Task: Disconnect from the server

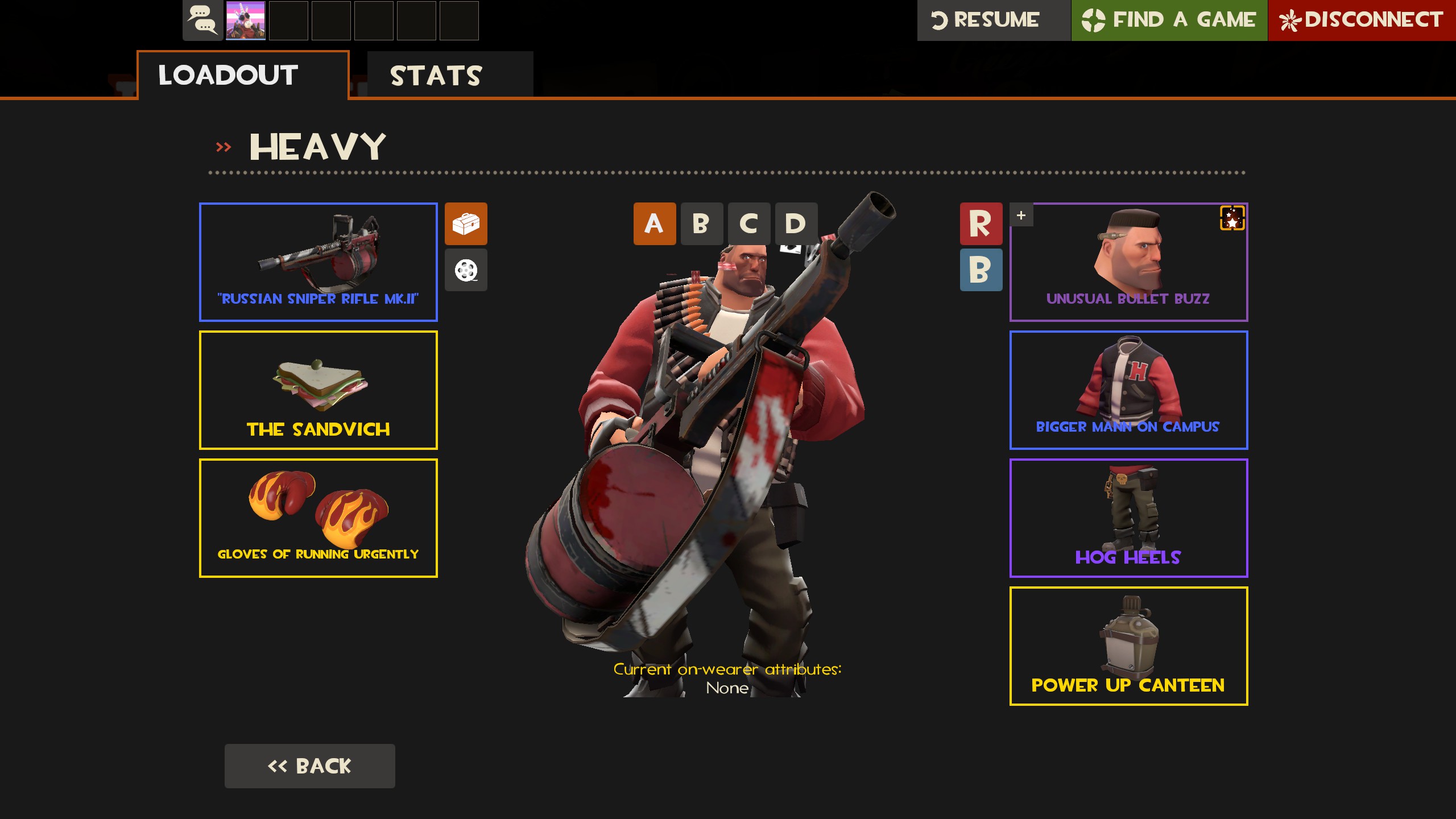Action: click(1361, 20)
